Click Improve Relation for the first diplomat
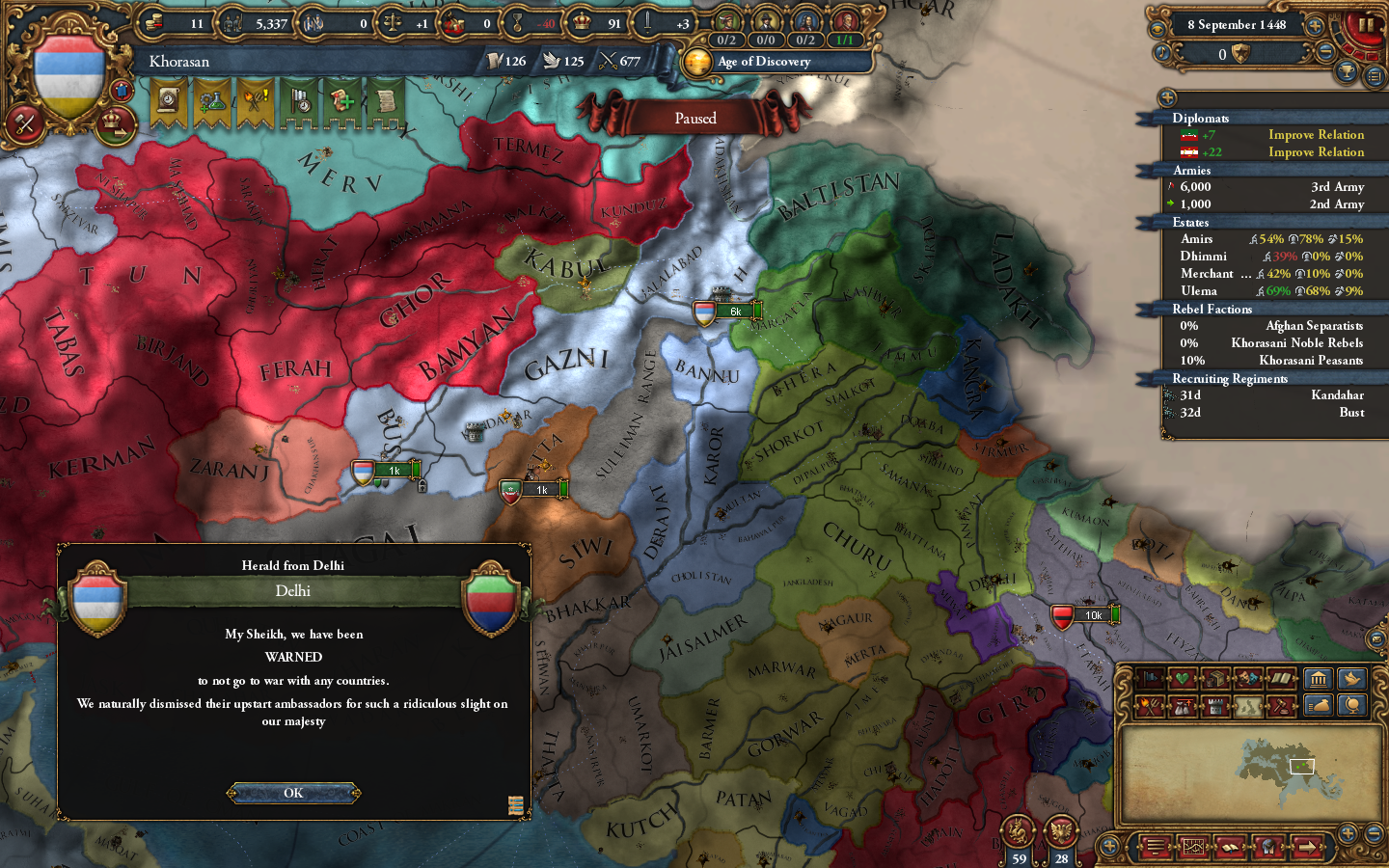The height and width of the screenshot is (868, 1389). (1316, 134)
